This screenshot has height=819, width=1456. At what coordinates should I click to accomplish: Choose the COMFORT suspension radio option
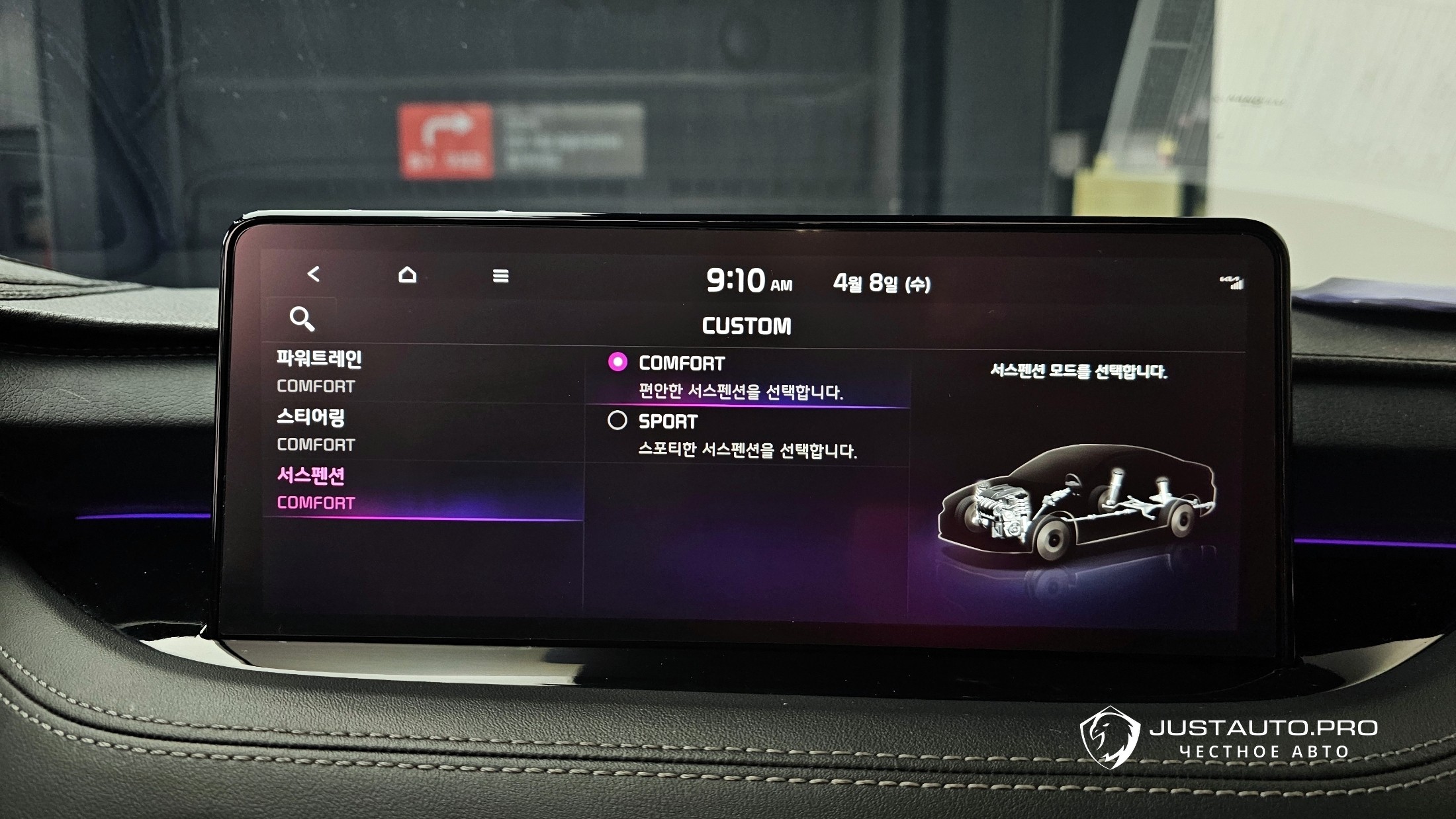(617, 363)
